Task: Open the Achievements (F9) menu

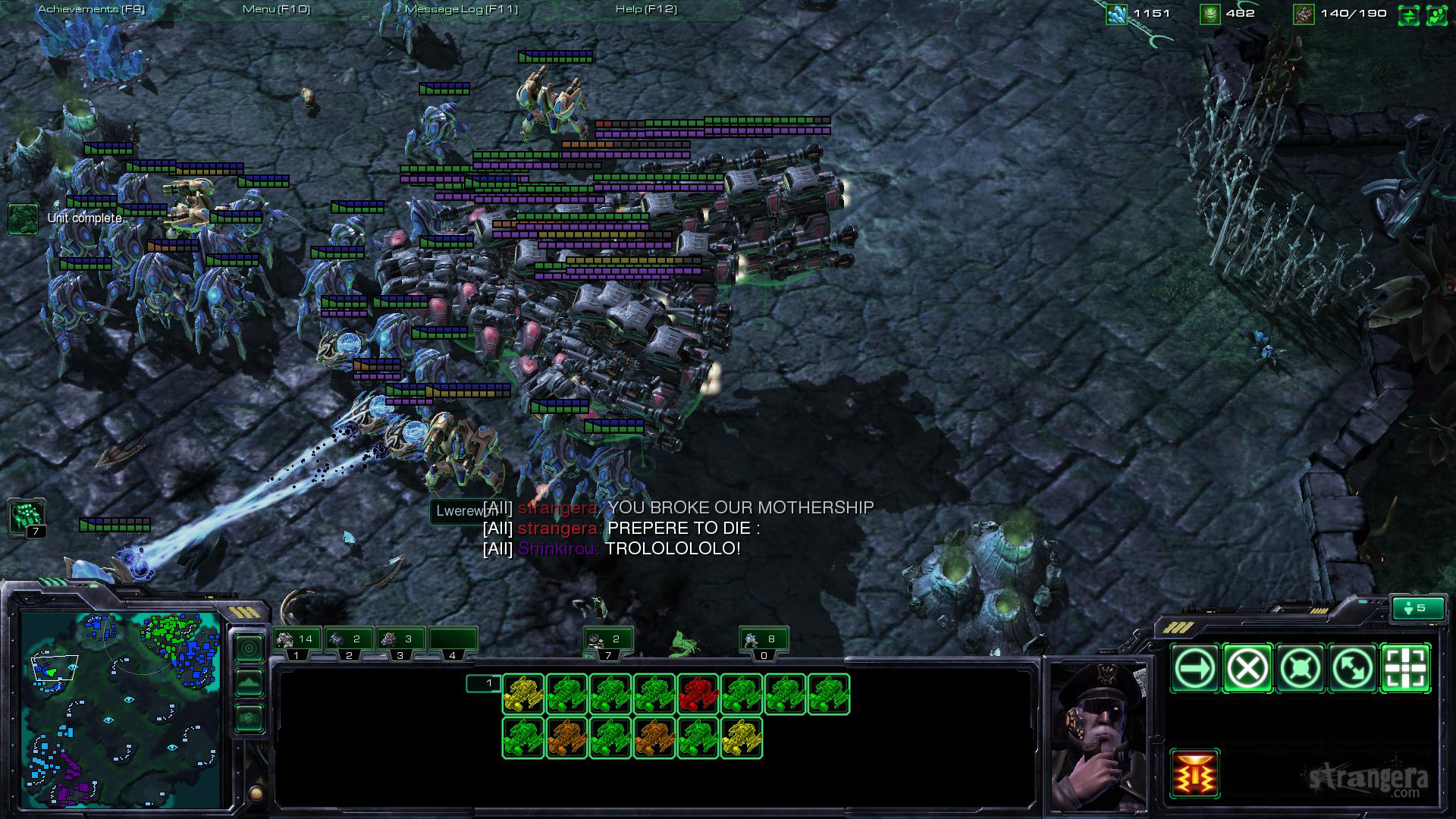Action: coord(91,9)
